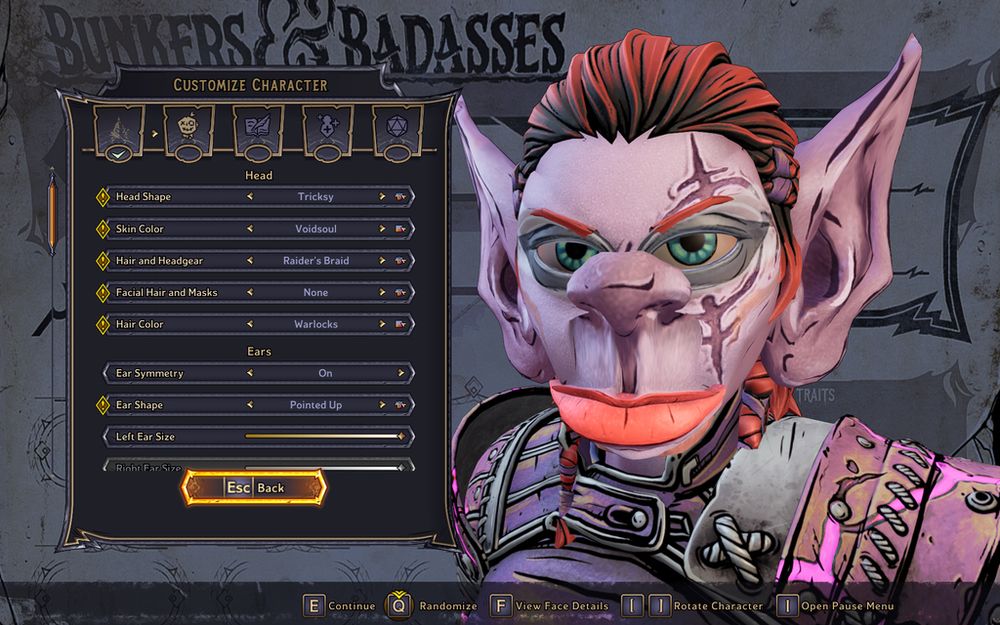This screenshot has width=1000, height=625.
Task: Select previous Ear Shape
Action: 250,405
